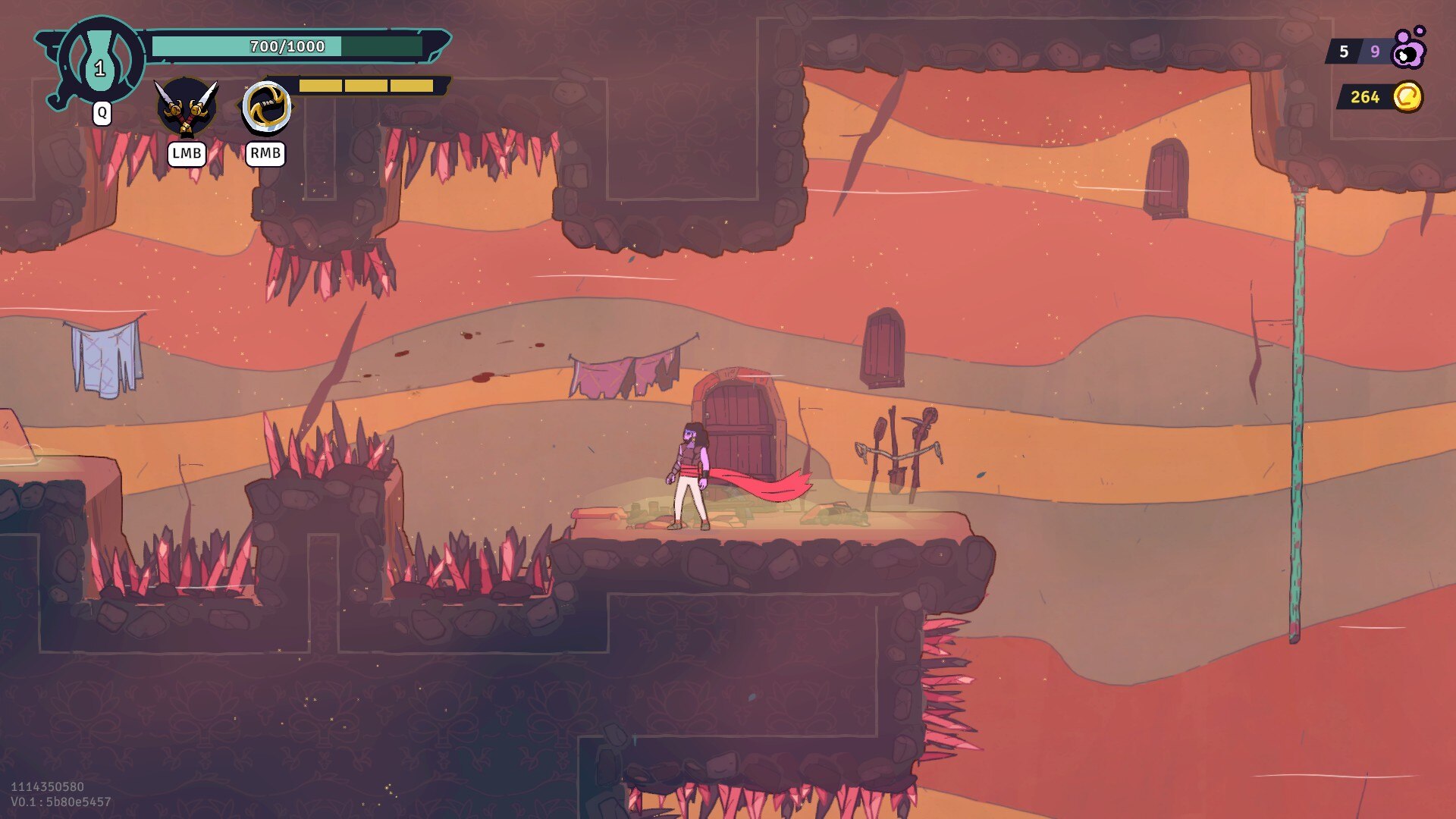Choose the golden chakram weapon icon

point(266,108)
